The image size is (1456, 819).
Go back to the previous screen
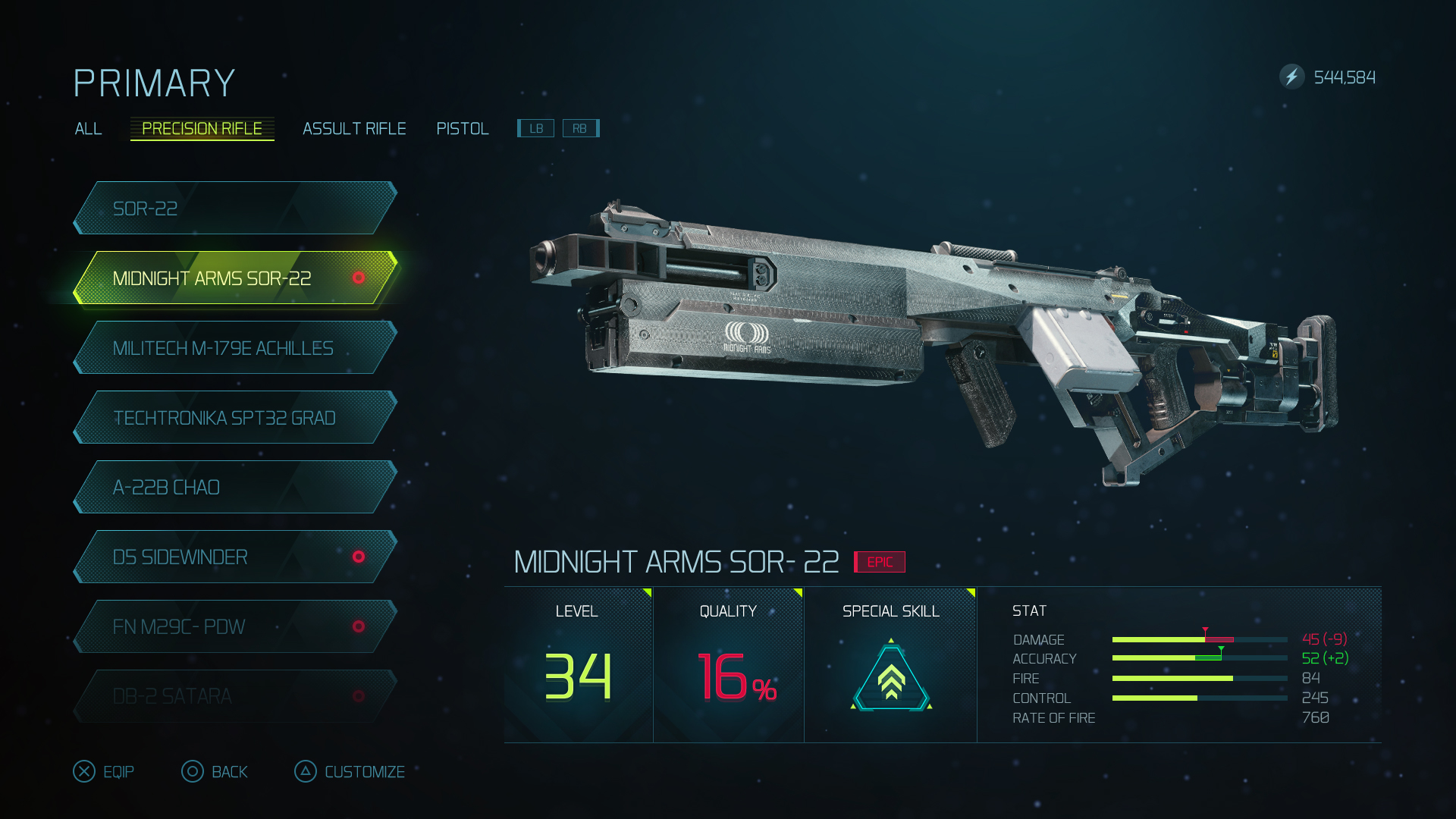coord(215,772)
